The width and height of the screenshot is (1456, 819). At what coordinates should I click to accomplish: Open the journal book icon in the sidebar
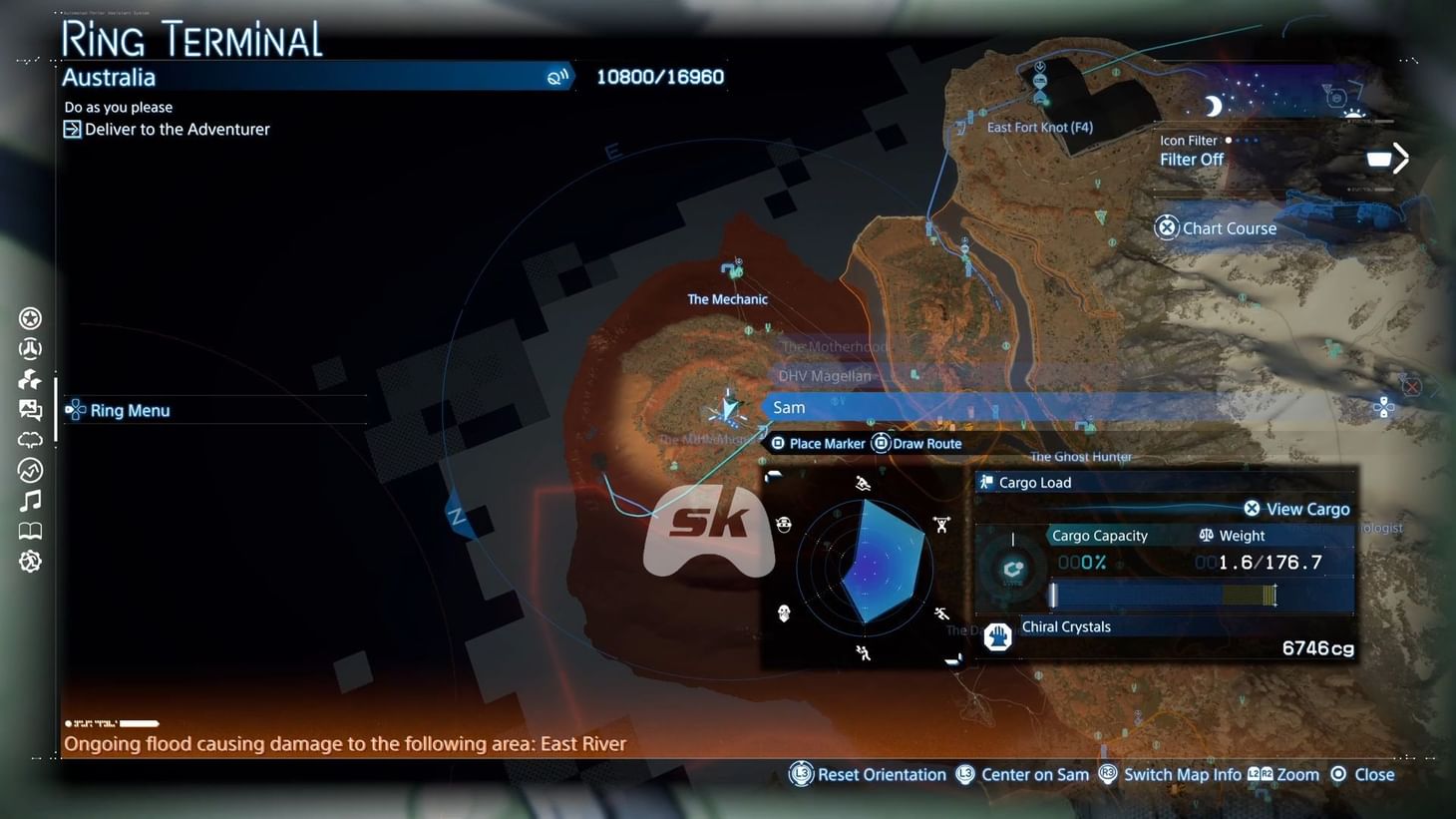coord(30,530)
